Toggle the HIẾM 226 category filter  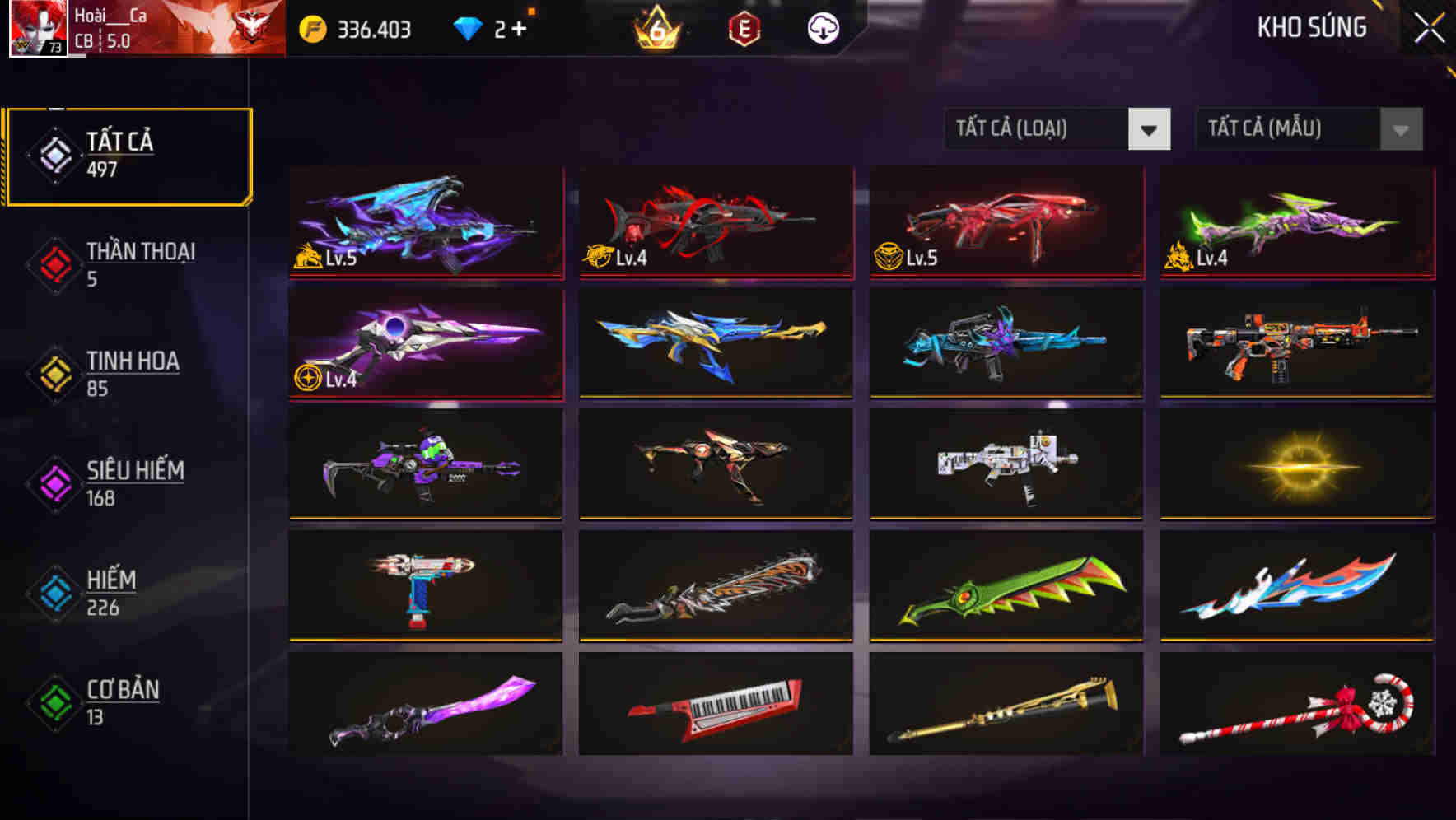point(128,593)
